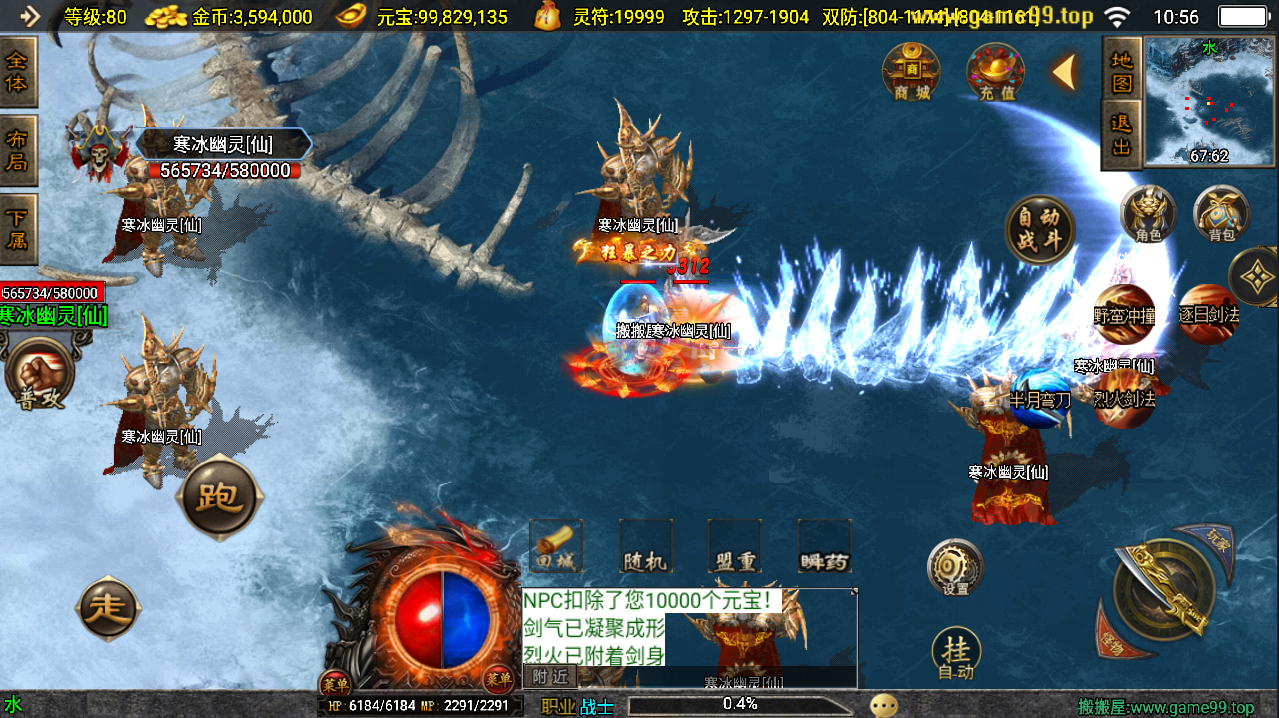
Task: Use the 半月弯刀 skill
Action: point(1040,399)
